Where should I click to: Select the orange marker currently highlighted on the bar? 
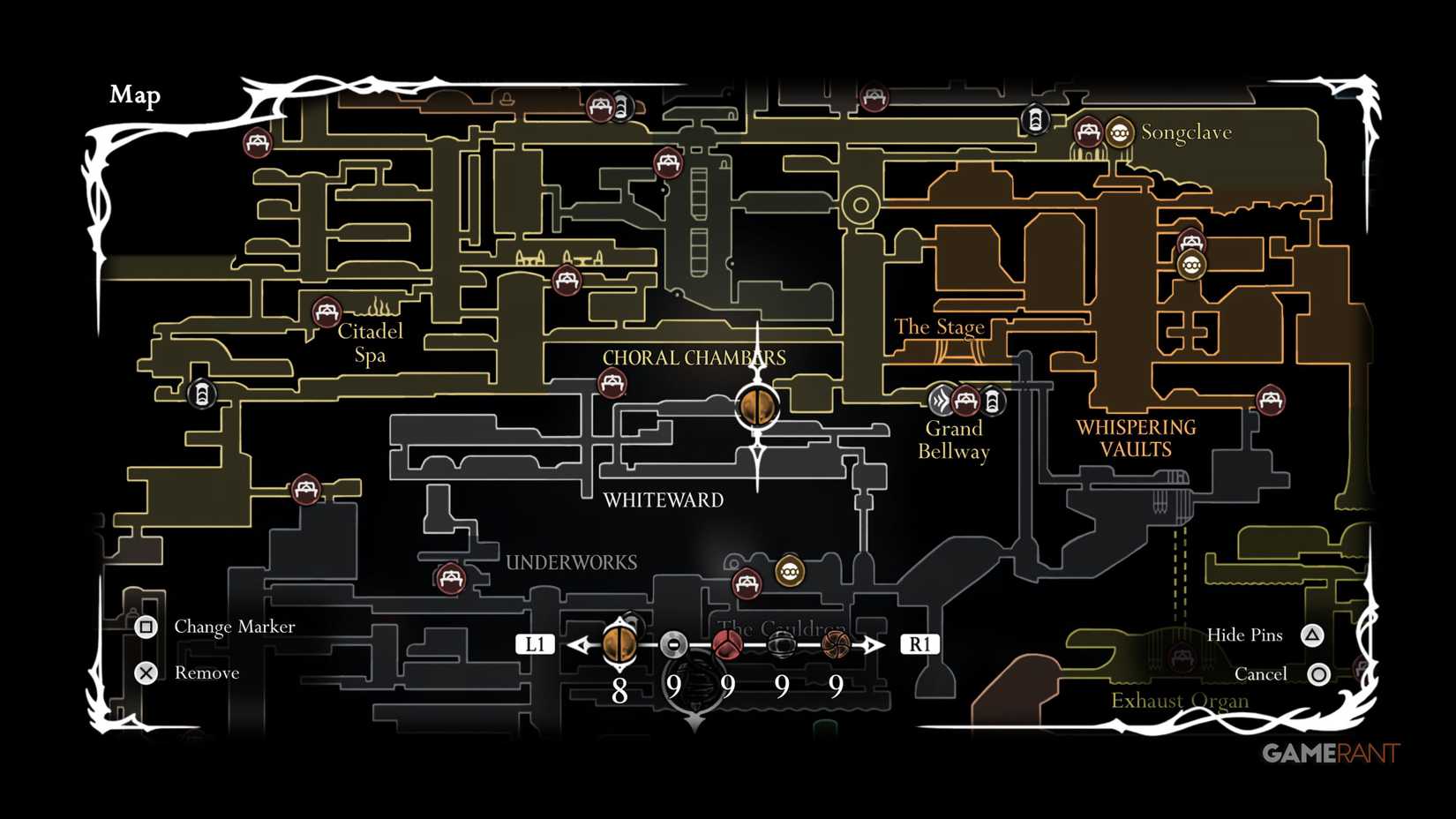click(x=619, y=644)
